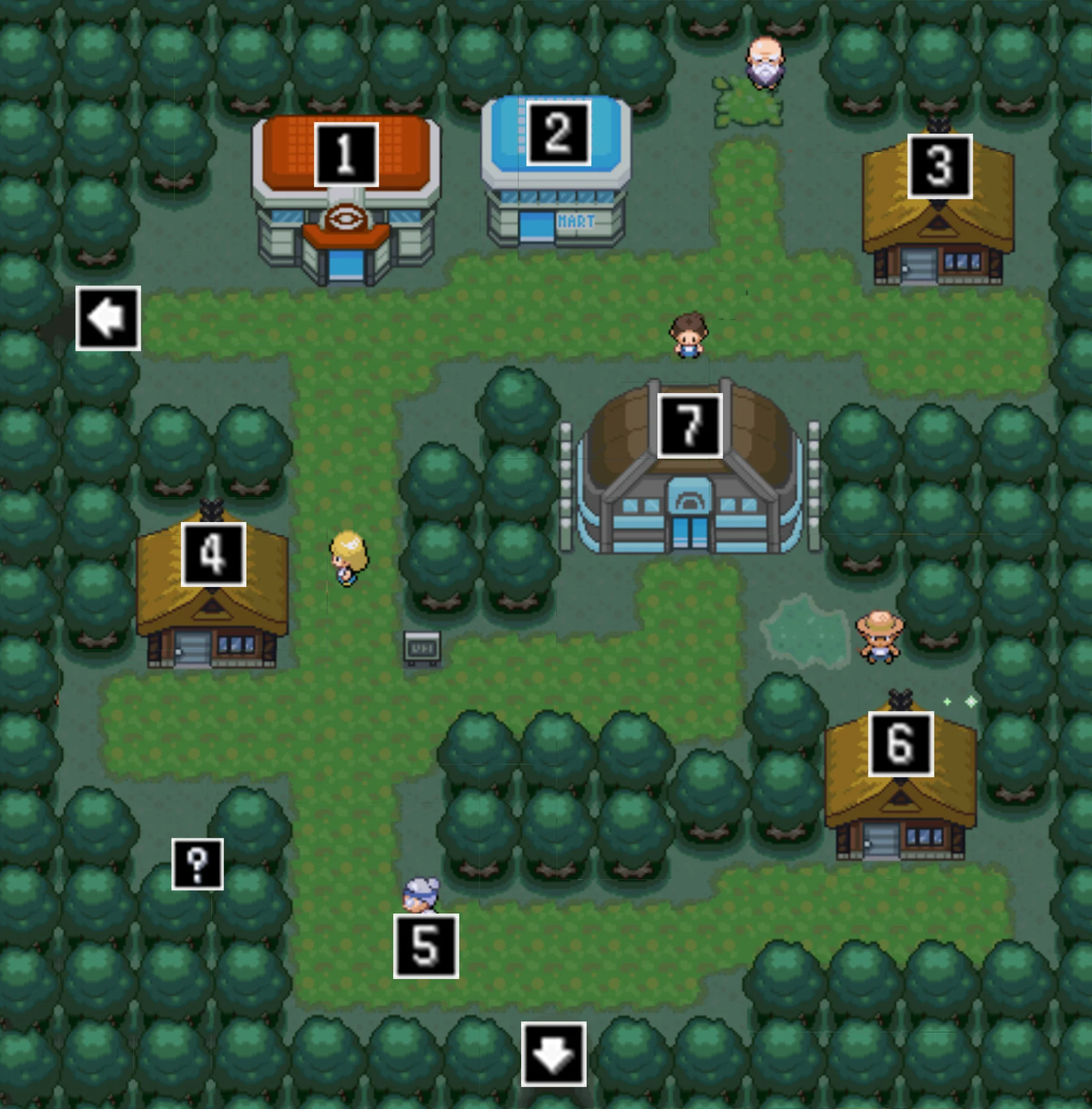Screen dimensions: 1092x1109
Task: Select marker 2 on the Mart
Action: coord(558,133)
